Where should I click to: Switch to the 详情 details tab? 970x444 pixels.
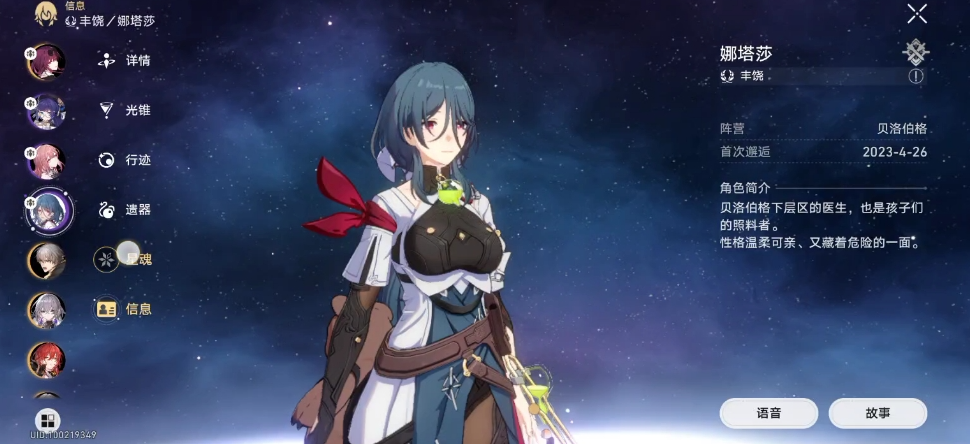[125, 60]
